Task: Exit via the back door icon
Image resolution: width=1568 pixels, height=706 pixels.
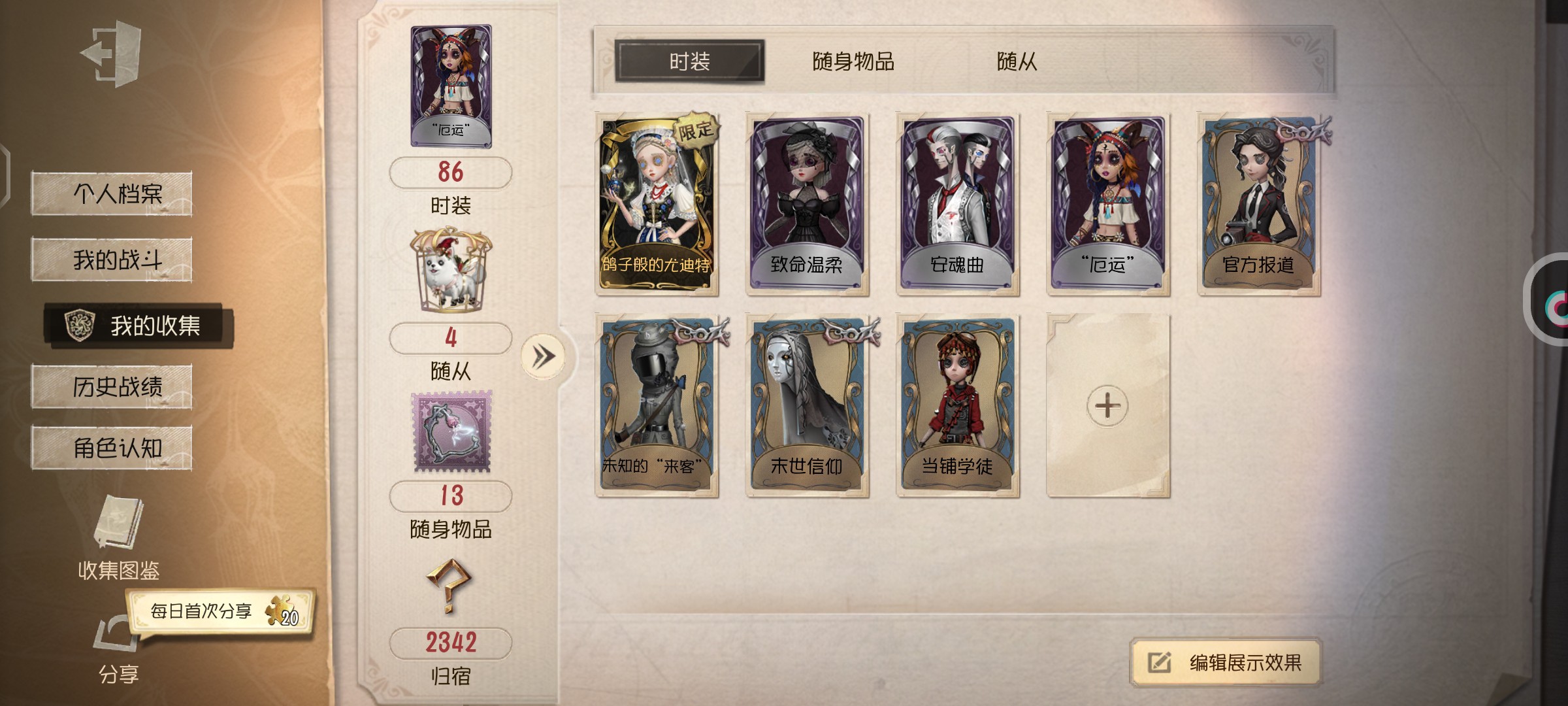Action: 112,54
